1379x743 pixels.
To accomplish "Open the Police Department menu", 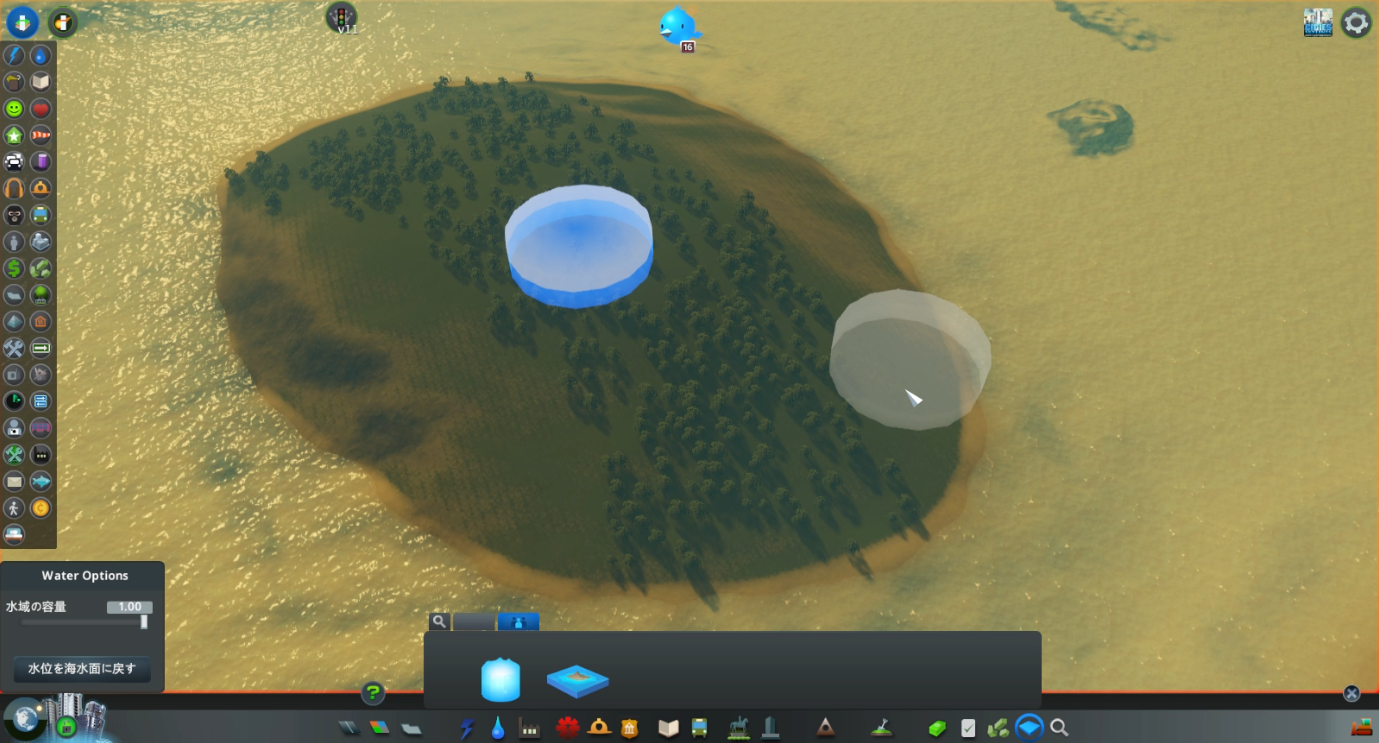I will click(629, 727).
